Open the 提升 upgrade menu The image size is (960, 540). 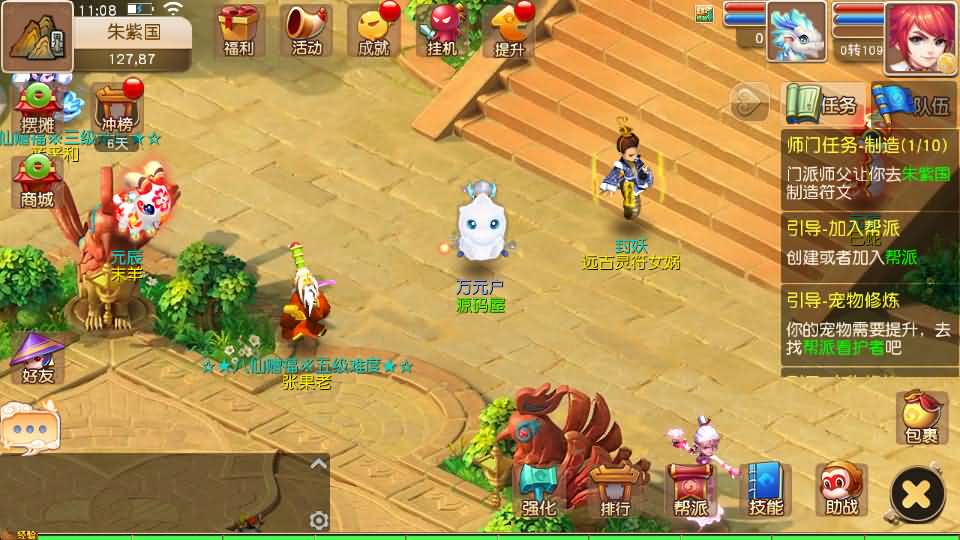tap(509, 30)
